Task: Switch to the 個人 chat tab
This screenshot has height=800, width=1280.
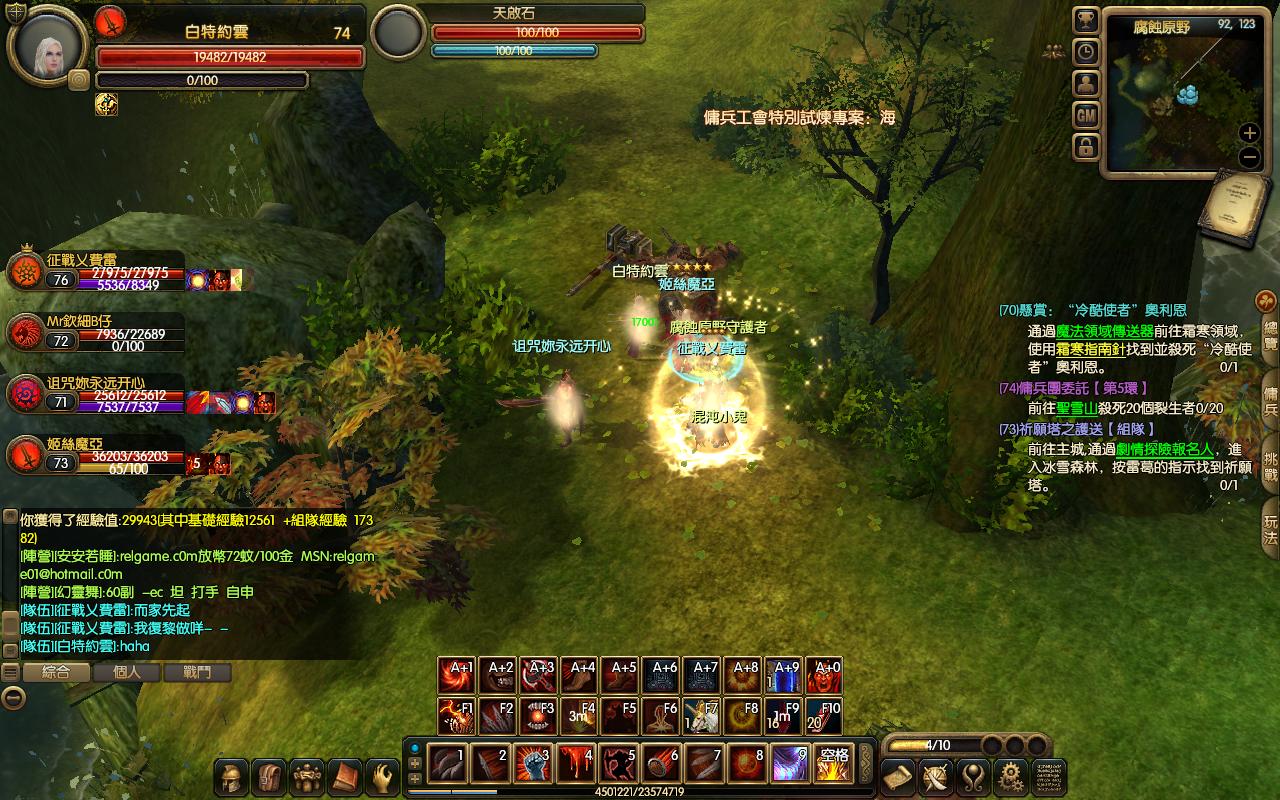Action: [x=127, y=673]
